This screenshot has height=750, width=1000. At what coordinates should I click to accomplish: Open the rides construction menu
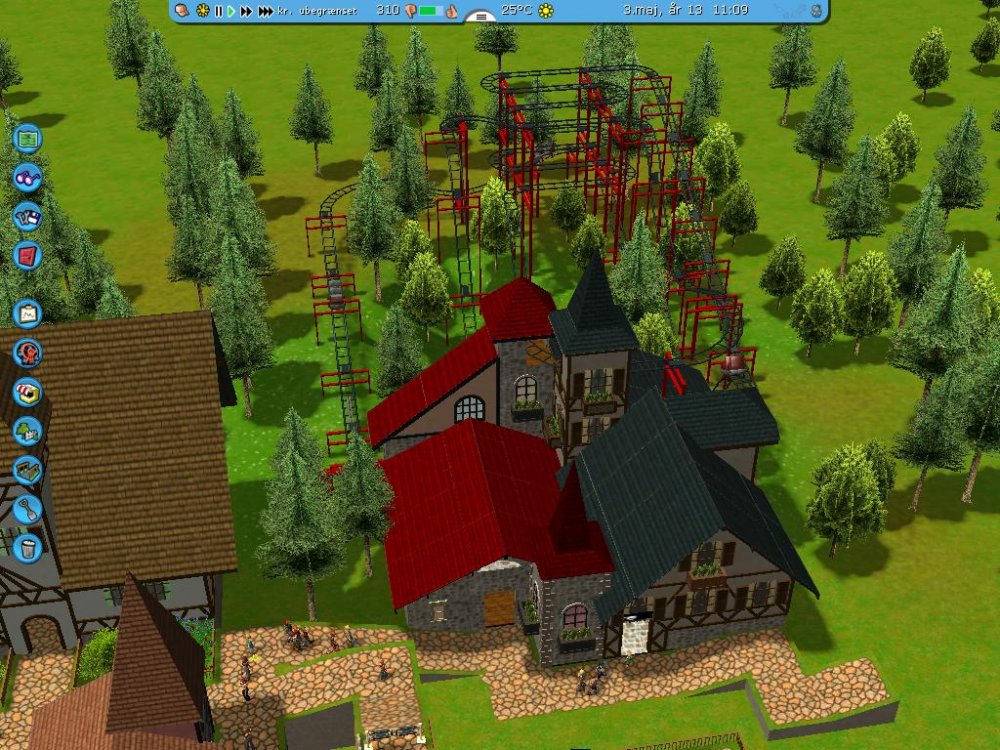[x=27, y=352]
